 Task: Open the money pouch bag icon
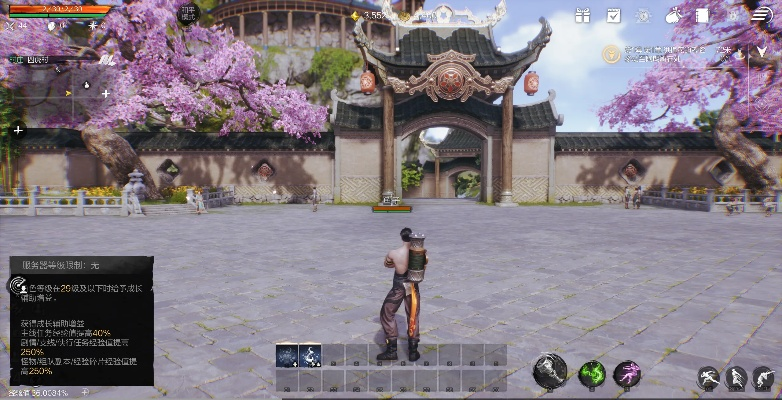pos(673,16)
